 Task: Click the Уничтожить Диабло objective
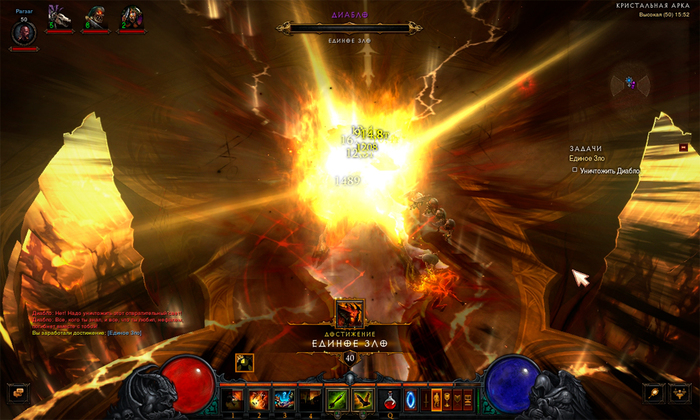coord(608,170)
